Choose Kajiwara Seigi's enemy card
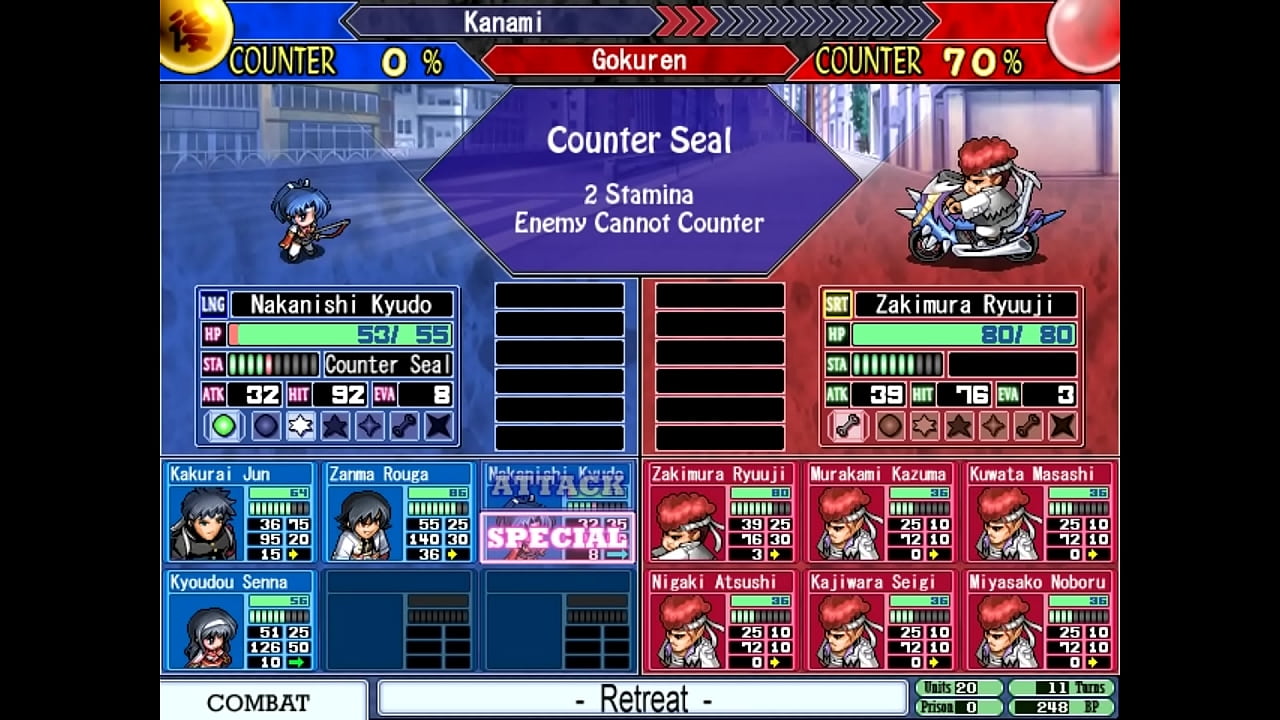The height and width of the screenshot is (720, 1280). pos(880,620)
